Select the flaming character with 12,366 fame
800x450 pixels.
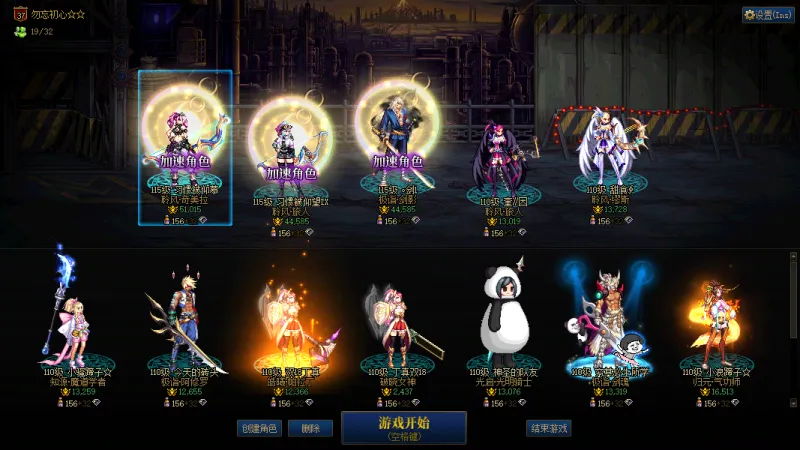pyautogui.click(x=290, y=320)
